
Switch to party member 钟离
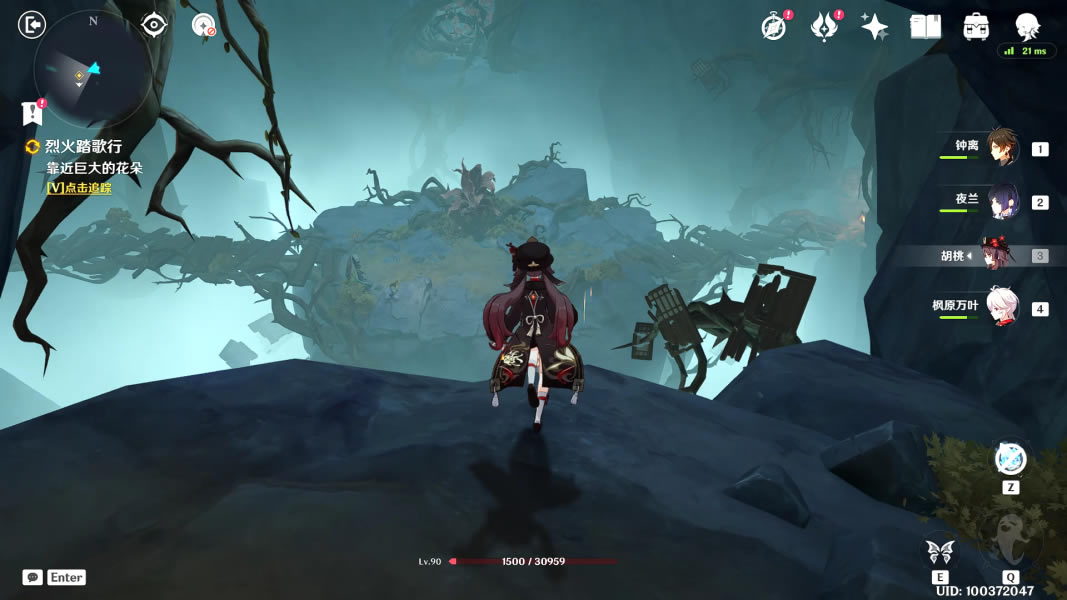click(x=1002, y=147)
